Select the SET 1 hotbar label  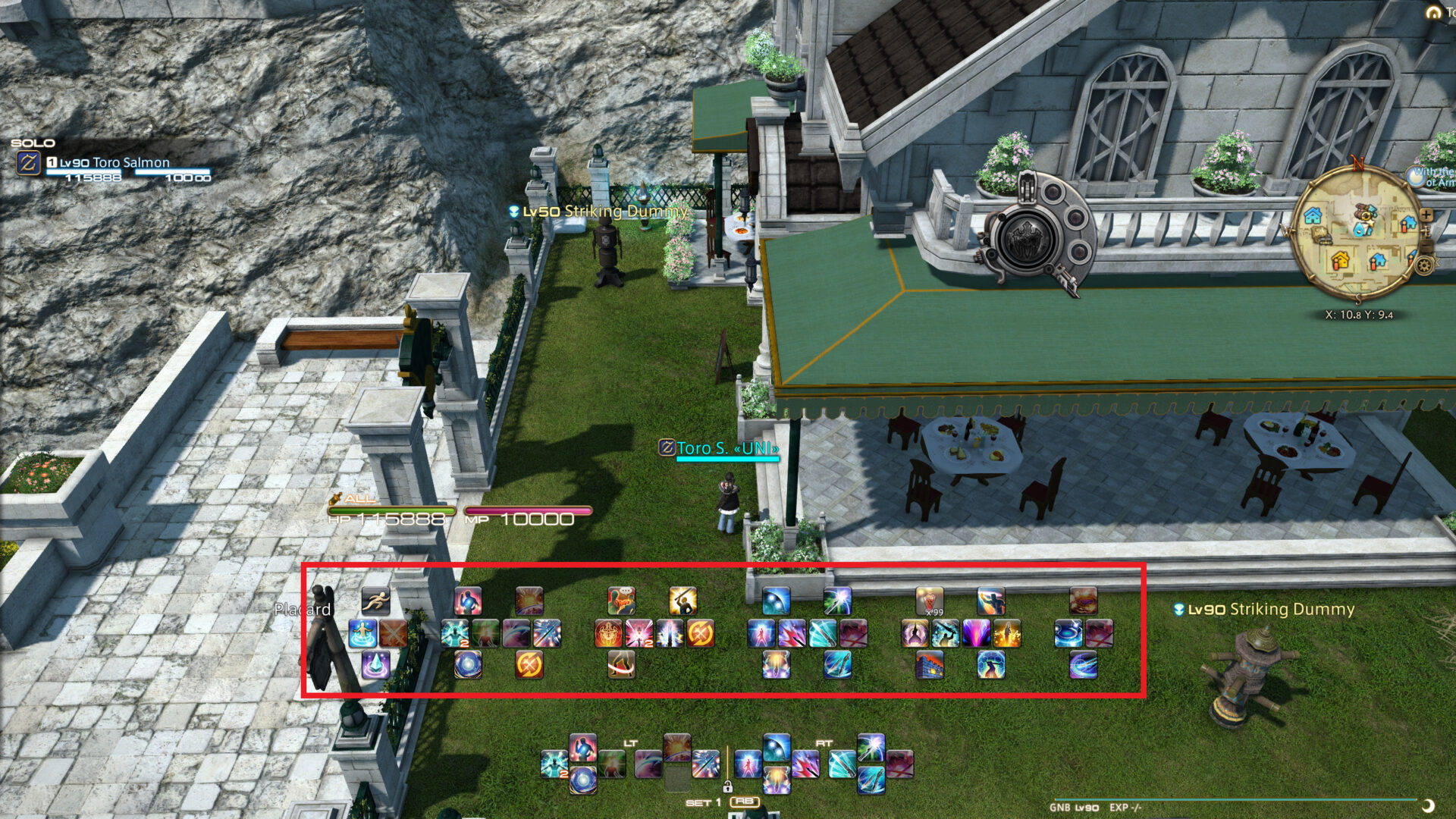tap(703, 802)
